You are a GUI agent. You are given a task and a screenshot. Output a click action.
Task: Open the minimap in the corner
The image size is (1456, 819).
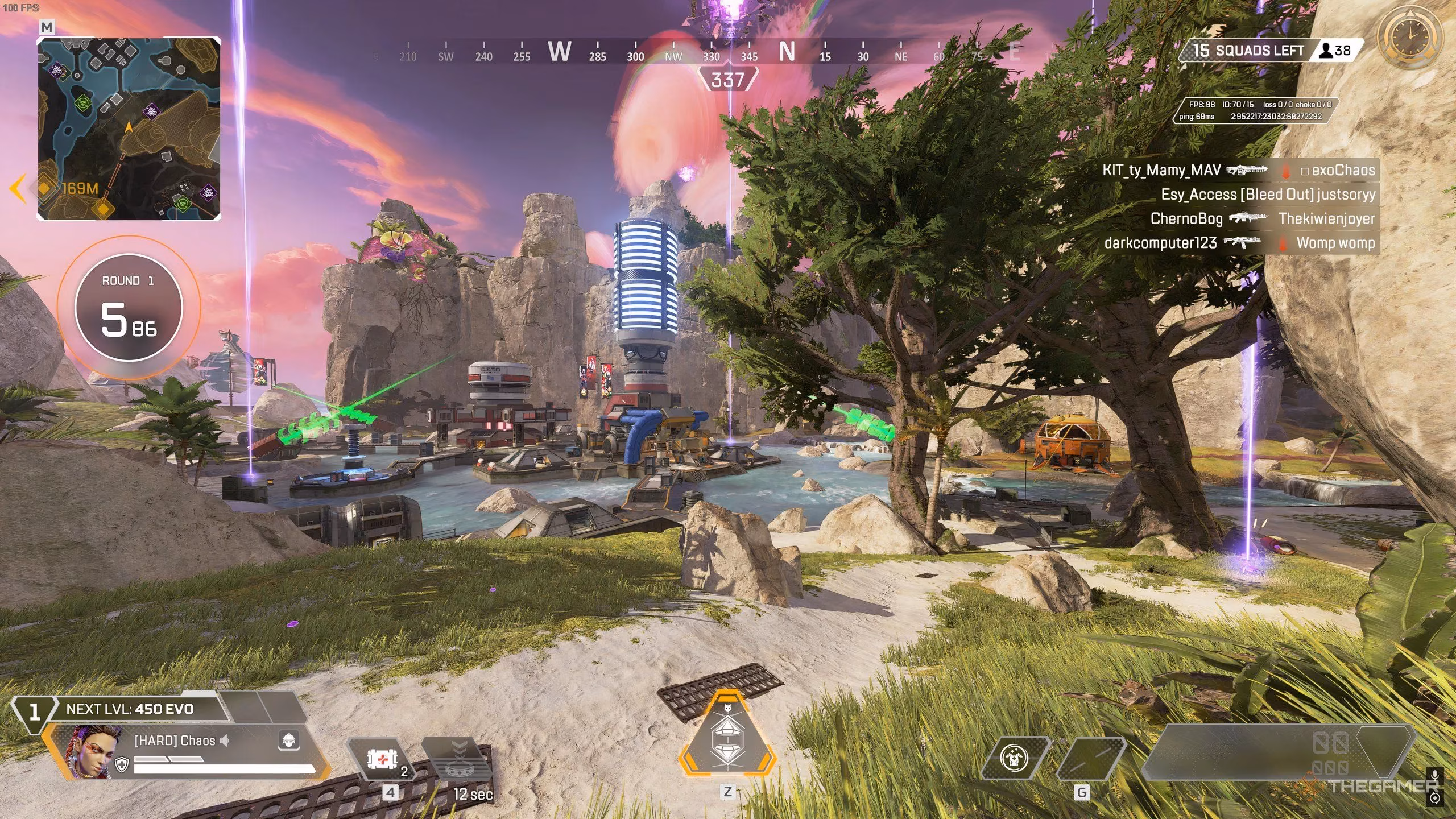click(129, 129)
